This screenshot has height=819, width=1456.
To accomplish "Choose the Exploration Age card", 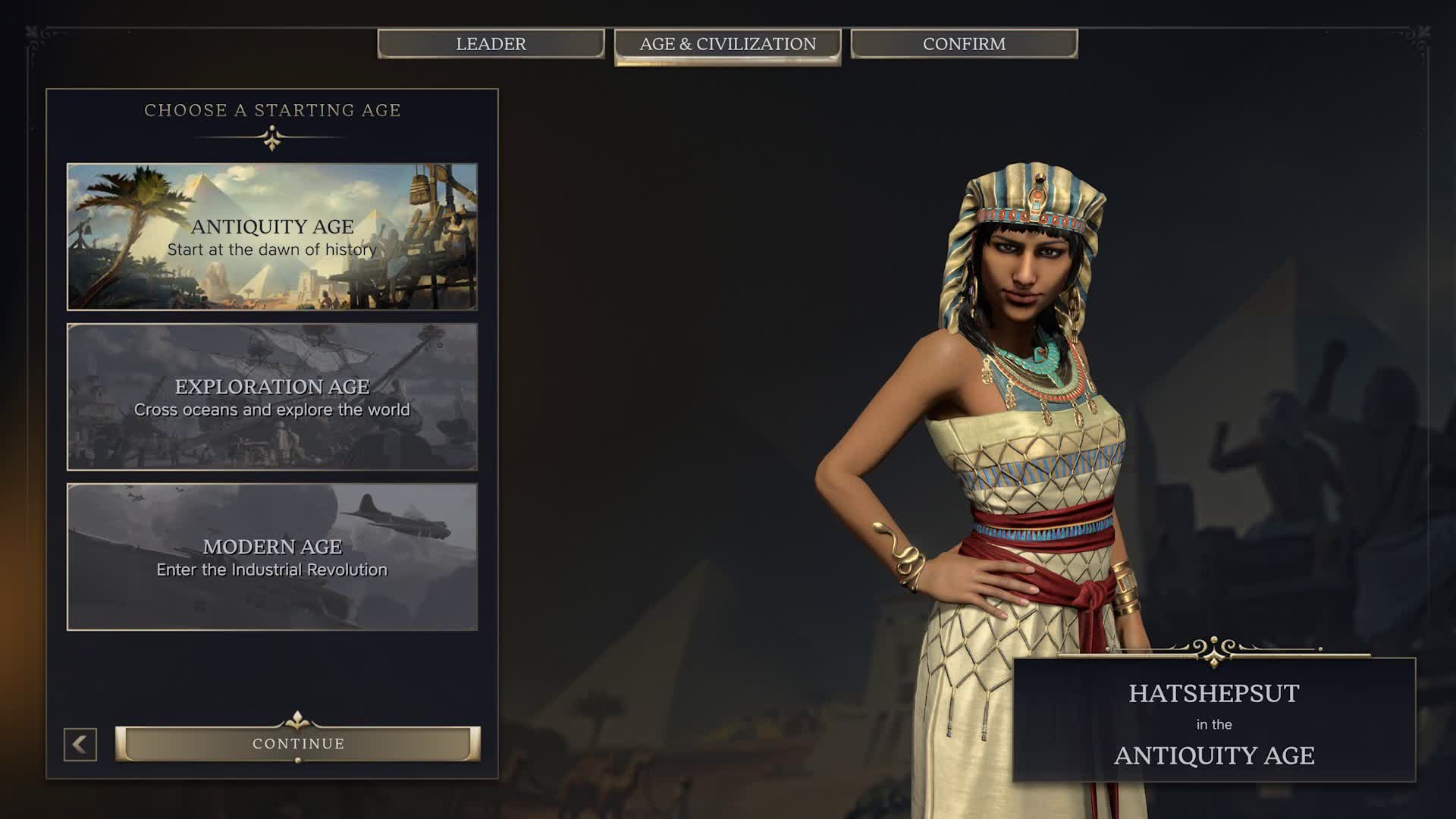I will coord(272,397).
